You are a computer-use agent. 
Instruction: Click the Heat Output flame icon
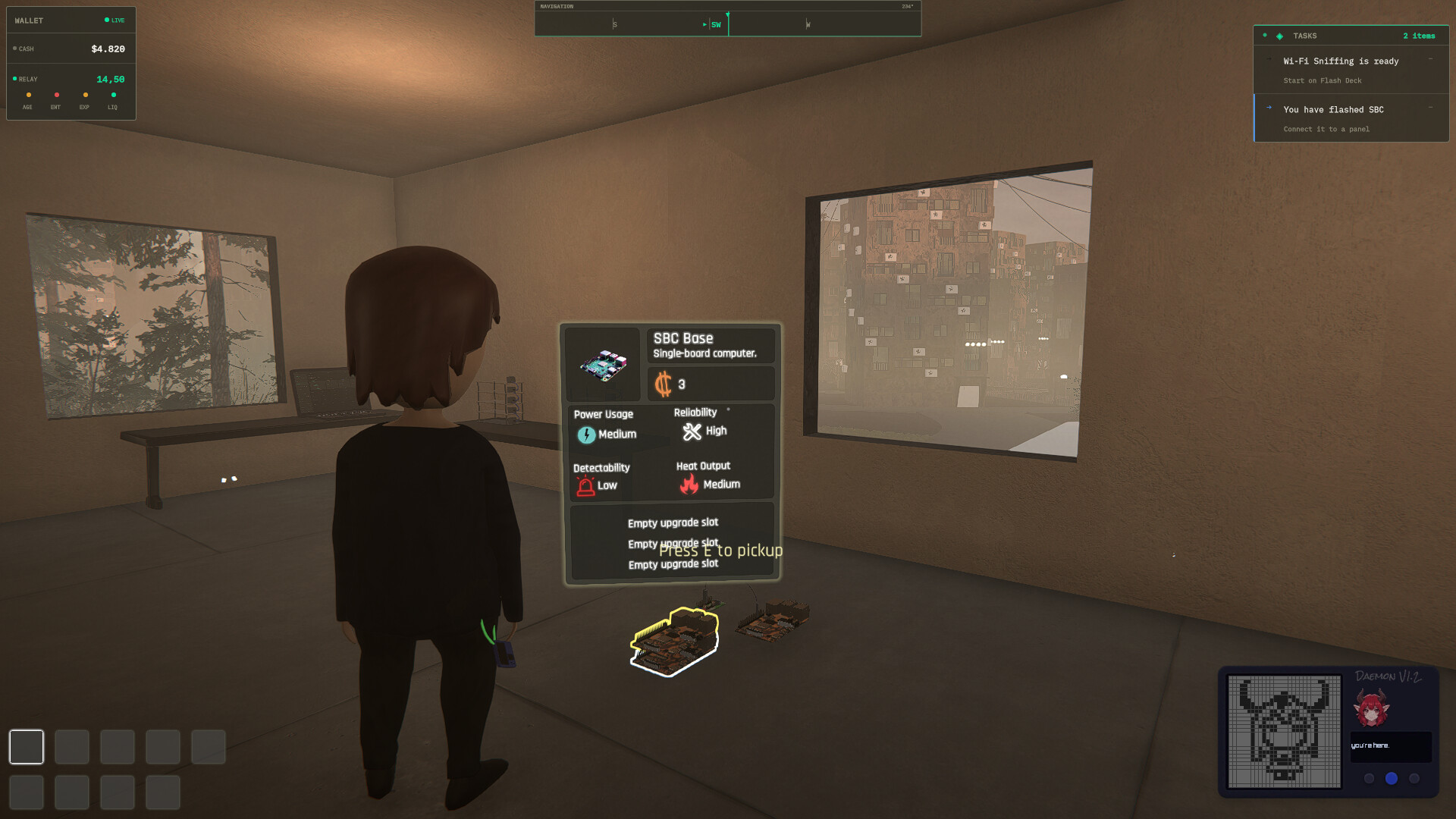click(x=689, y=484)
